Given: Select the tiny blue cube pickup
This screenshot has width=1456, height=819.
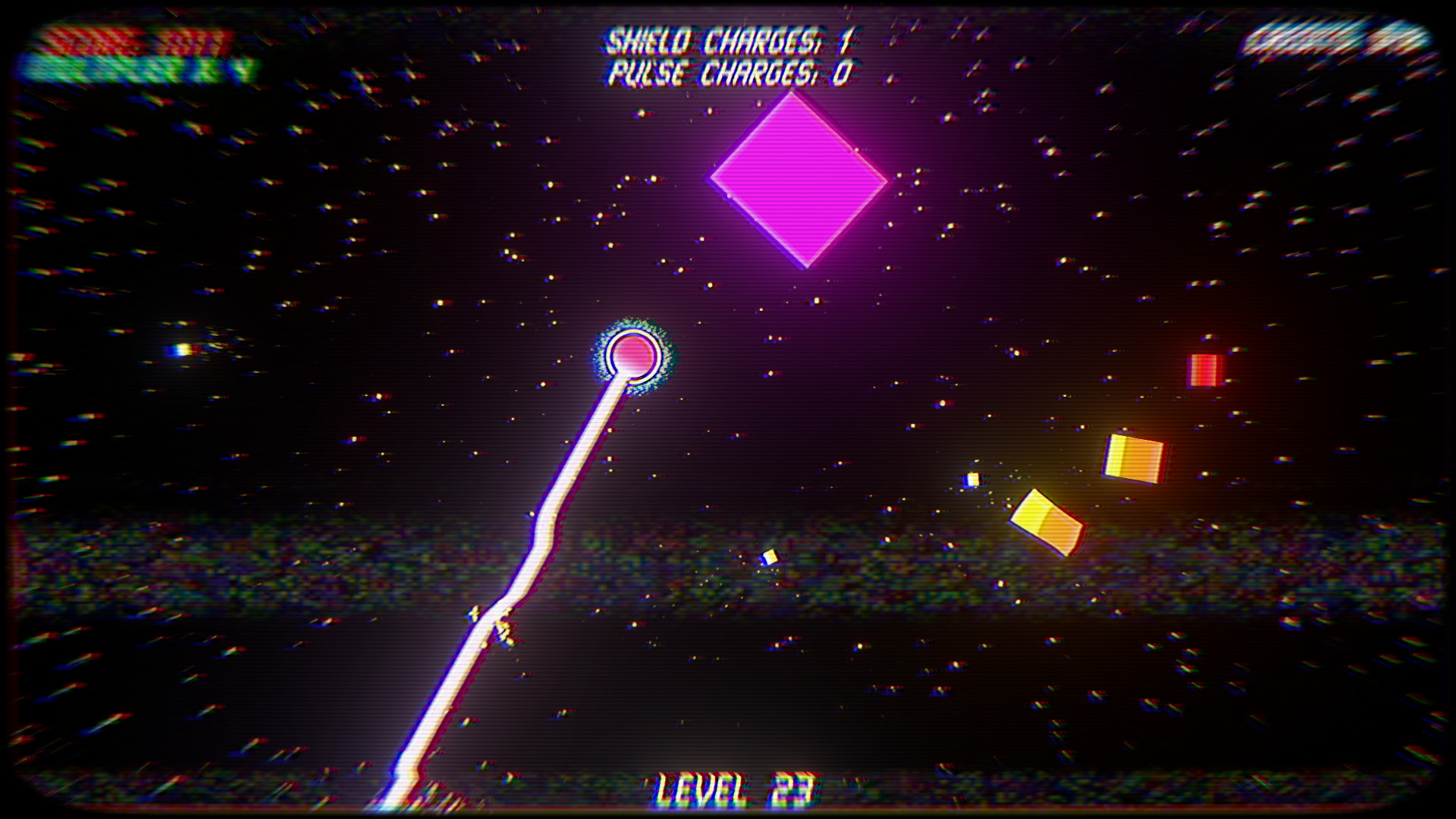Looking at the screenshot, I should (x=971, y=479).
